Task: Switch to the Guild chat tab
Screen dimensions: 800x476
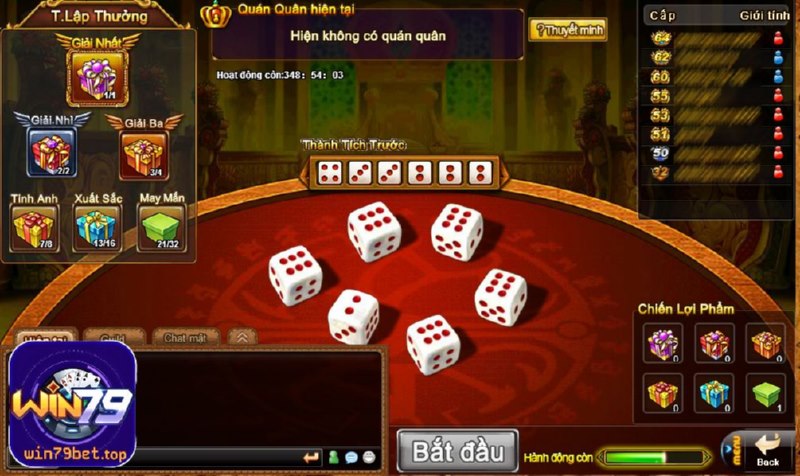Action: (113, 338)
